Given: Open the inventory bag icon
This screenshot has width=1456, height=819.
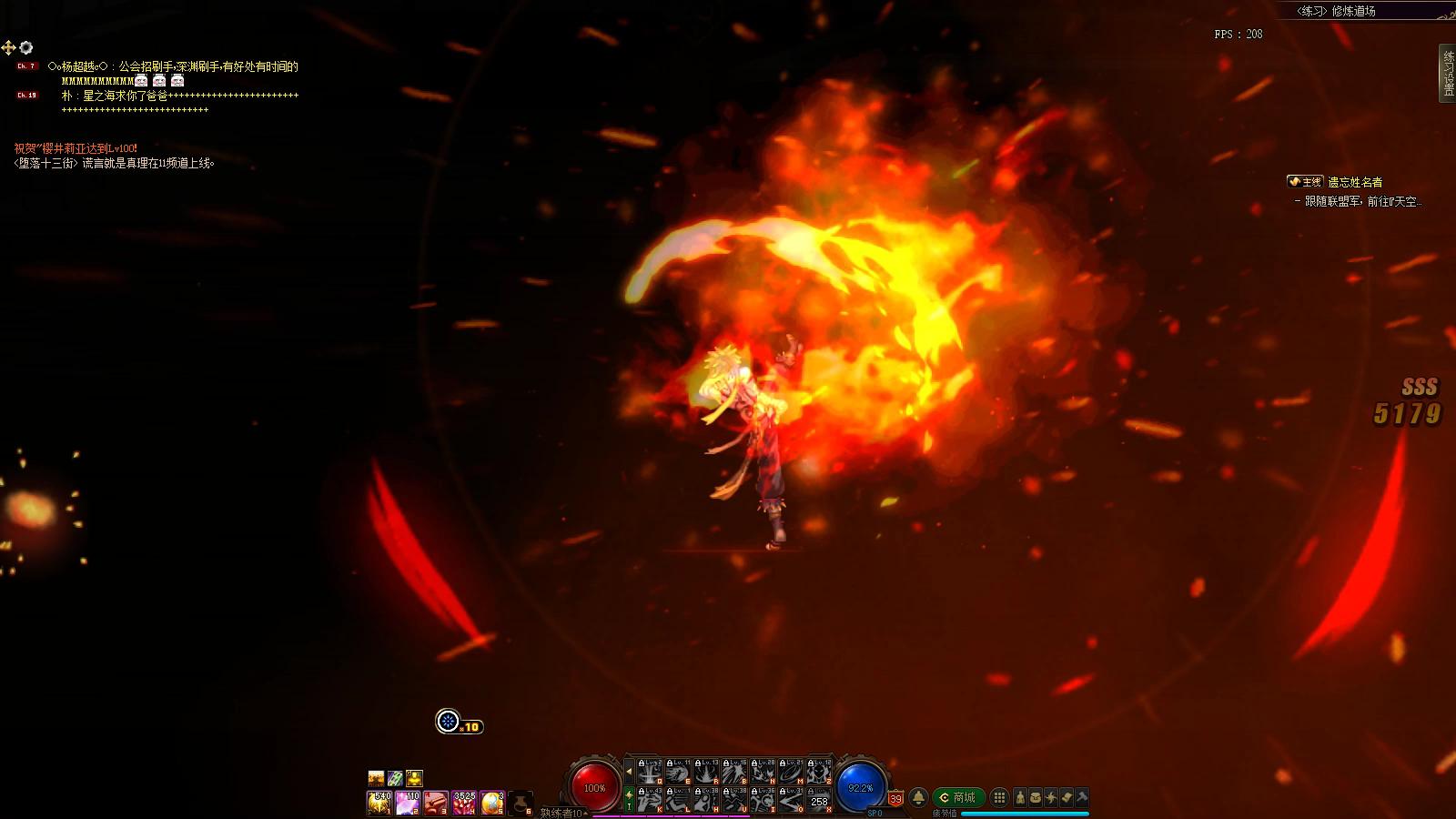Looking at the screenshot, I should pos(1036,797).
